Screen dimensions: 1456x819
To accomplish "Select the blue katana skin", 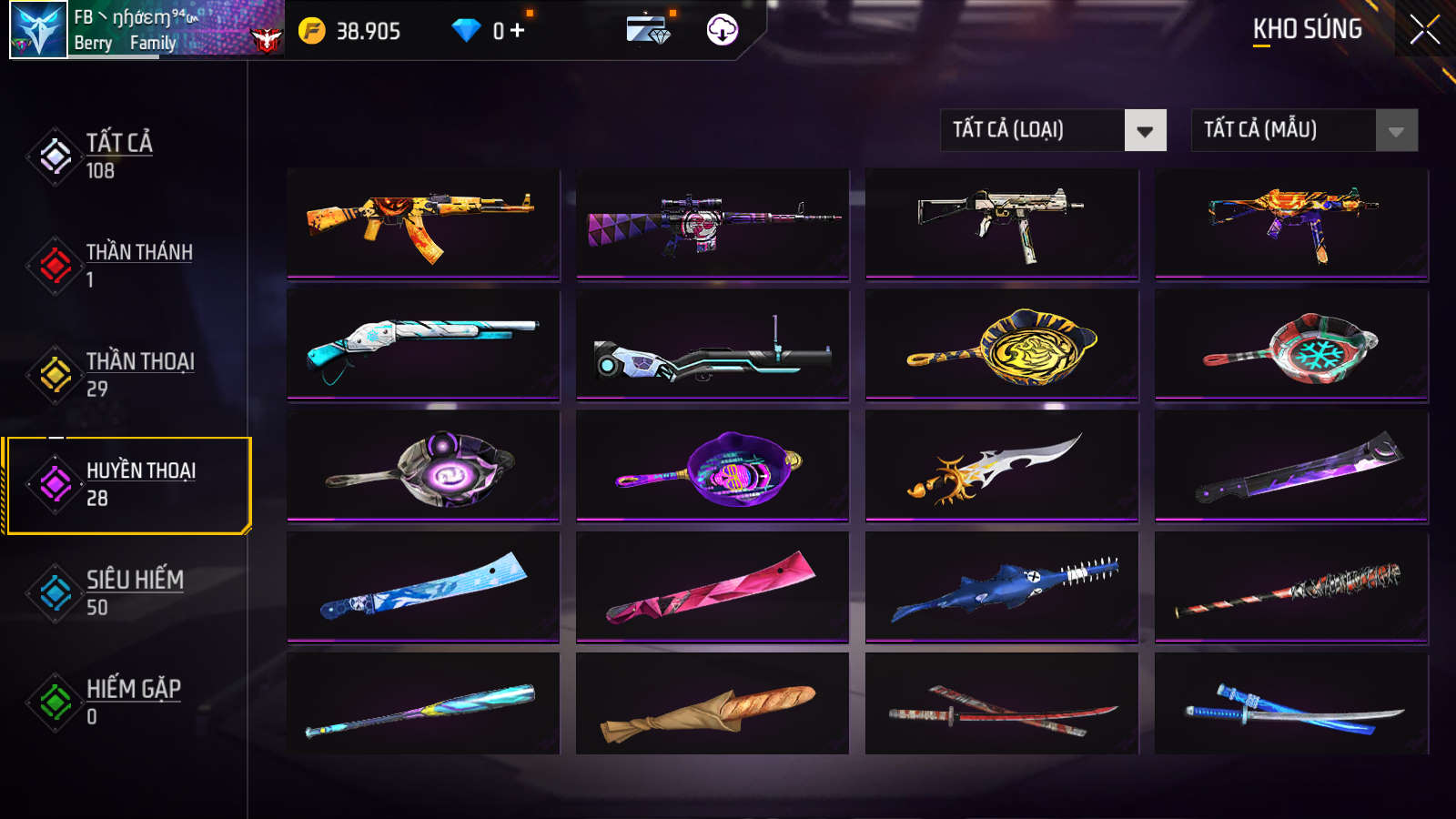I will coord(1291,703).
